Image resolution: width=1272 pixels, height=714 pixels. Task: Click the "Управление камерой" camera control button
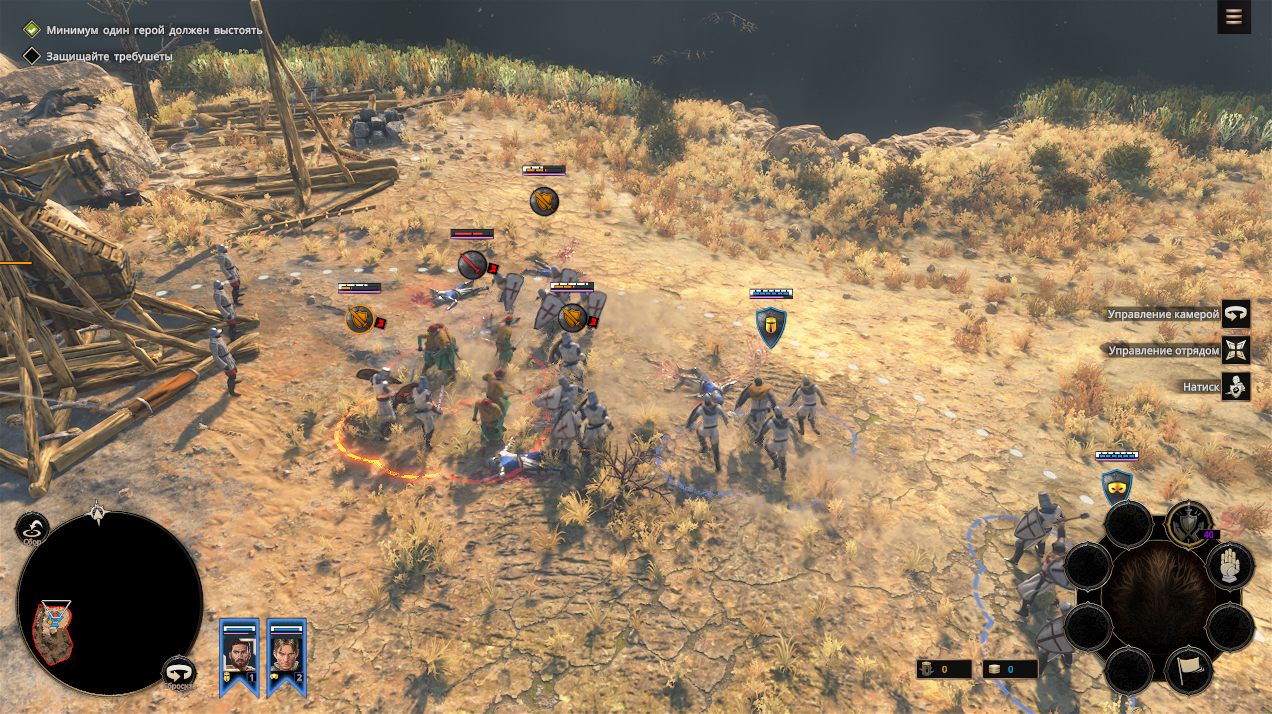[1236, 314]
